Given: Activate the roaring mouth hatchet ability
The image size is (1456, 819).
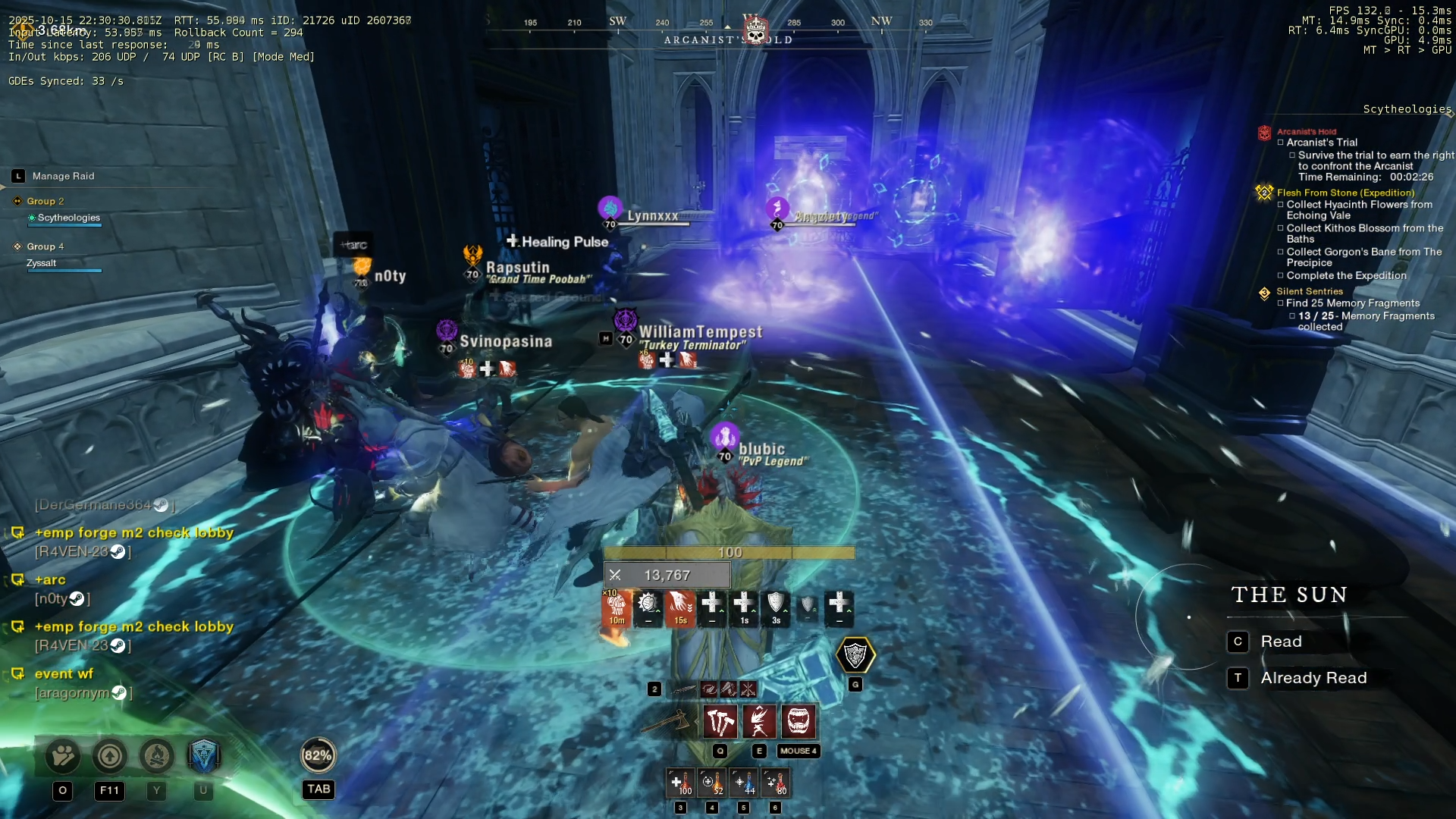Looking at the screenshot, I should coord(799,721).
